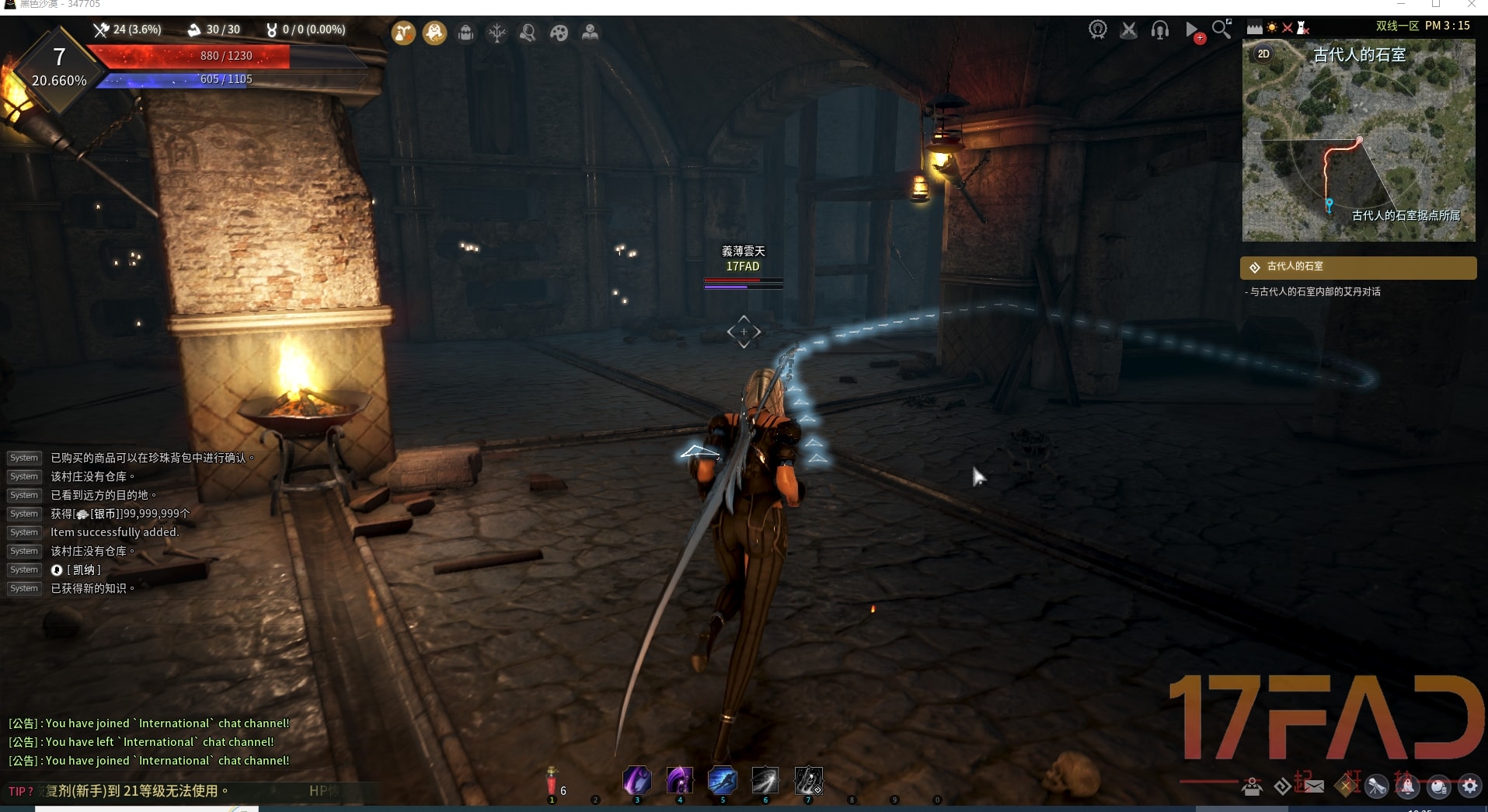The width and height of the screenshot is (1488, 812).
Task: Click the bare tree icon in top bar
Action: (x=497, y=33)
